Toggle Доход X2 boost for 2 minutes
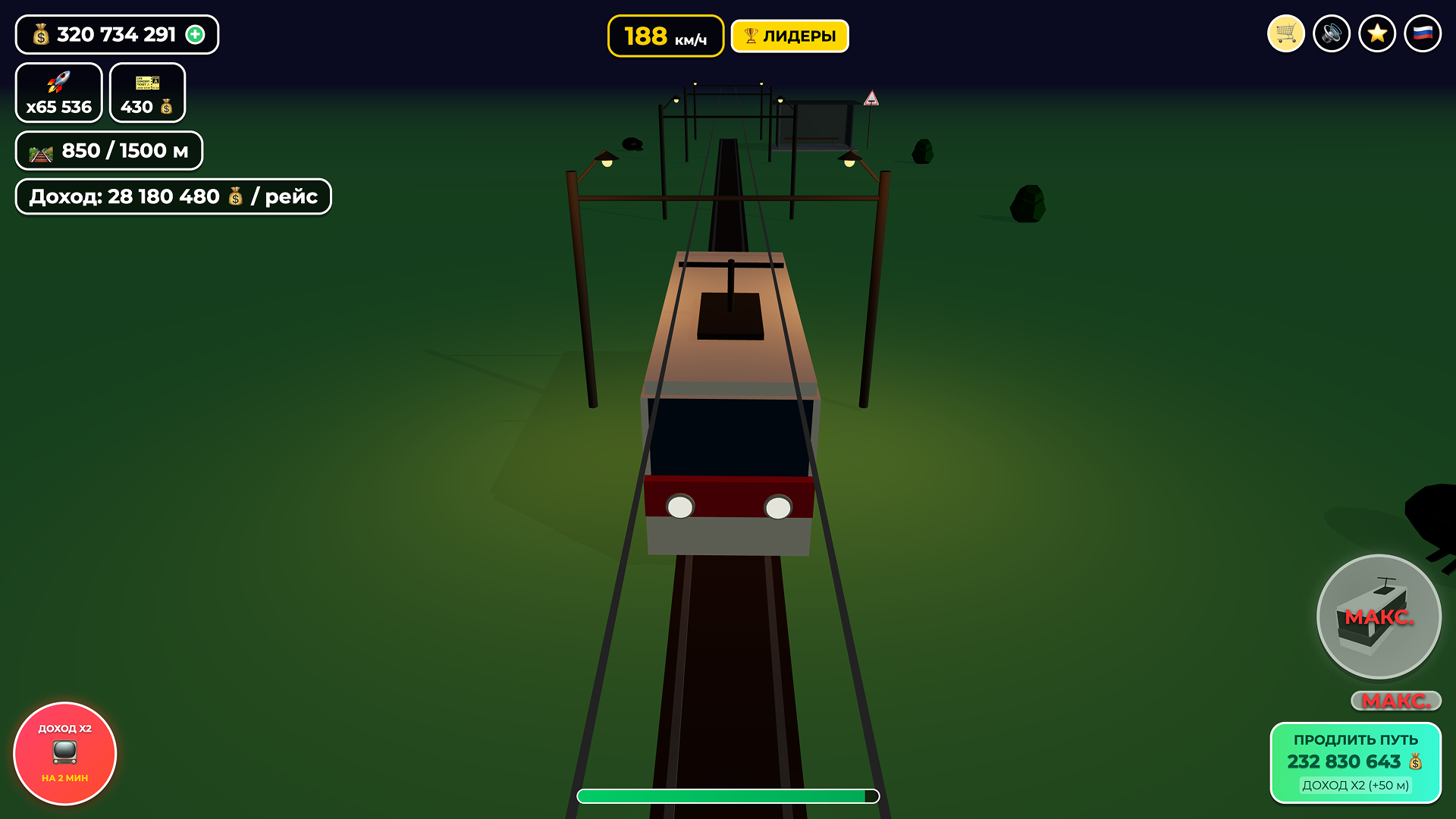 pyautogui.click(x=64, y=753)
